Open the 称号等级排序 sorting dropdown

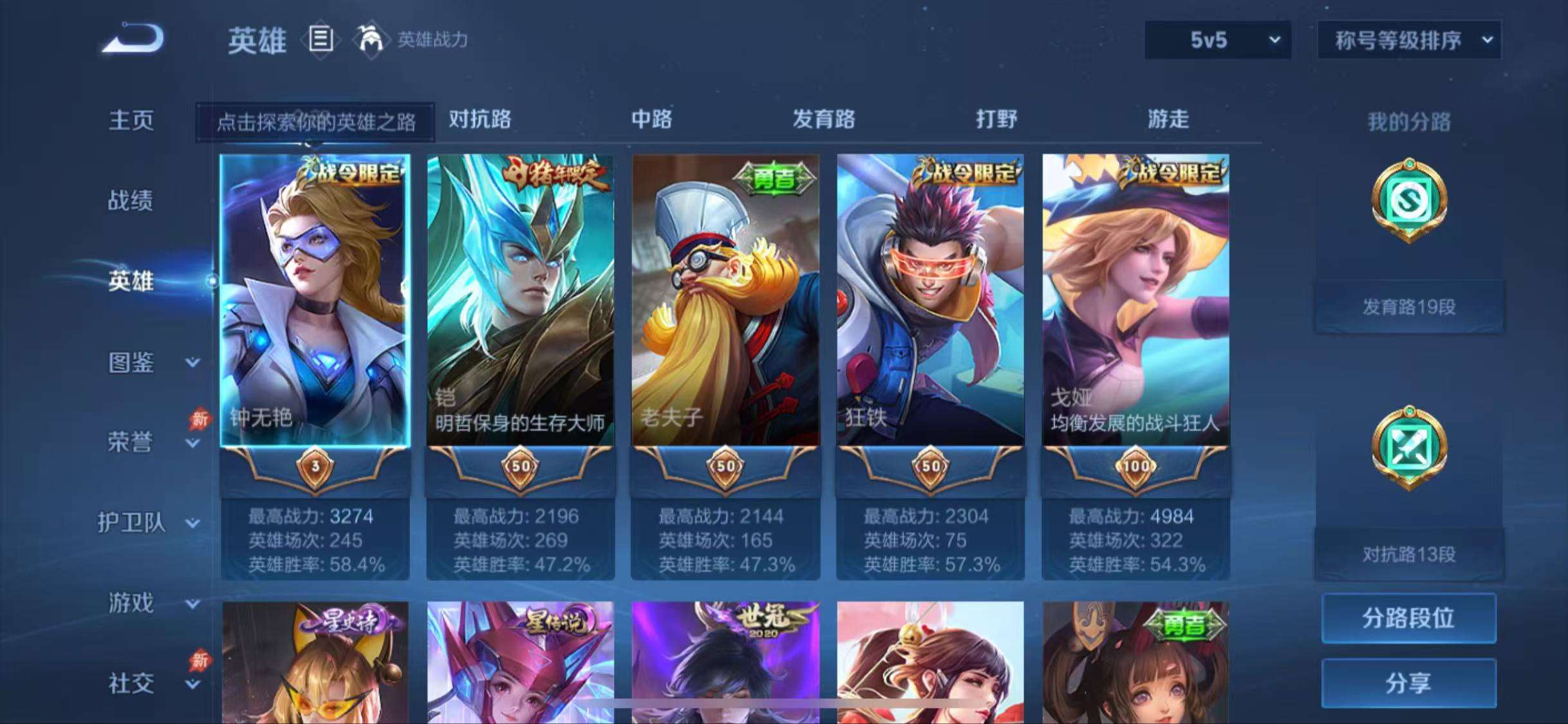point(1408,40)
